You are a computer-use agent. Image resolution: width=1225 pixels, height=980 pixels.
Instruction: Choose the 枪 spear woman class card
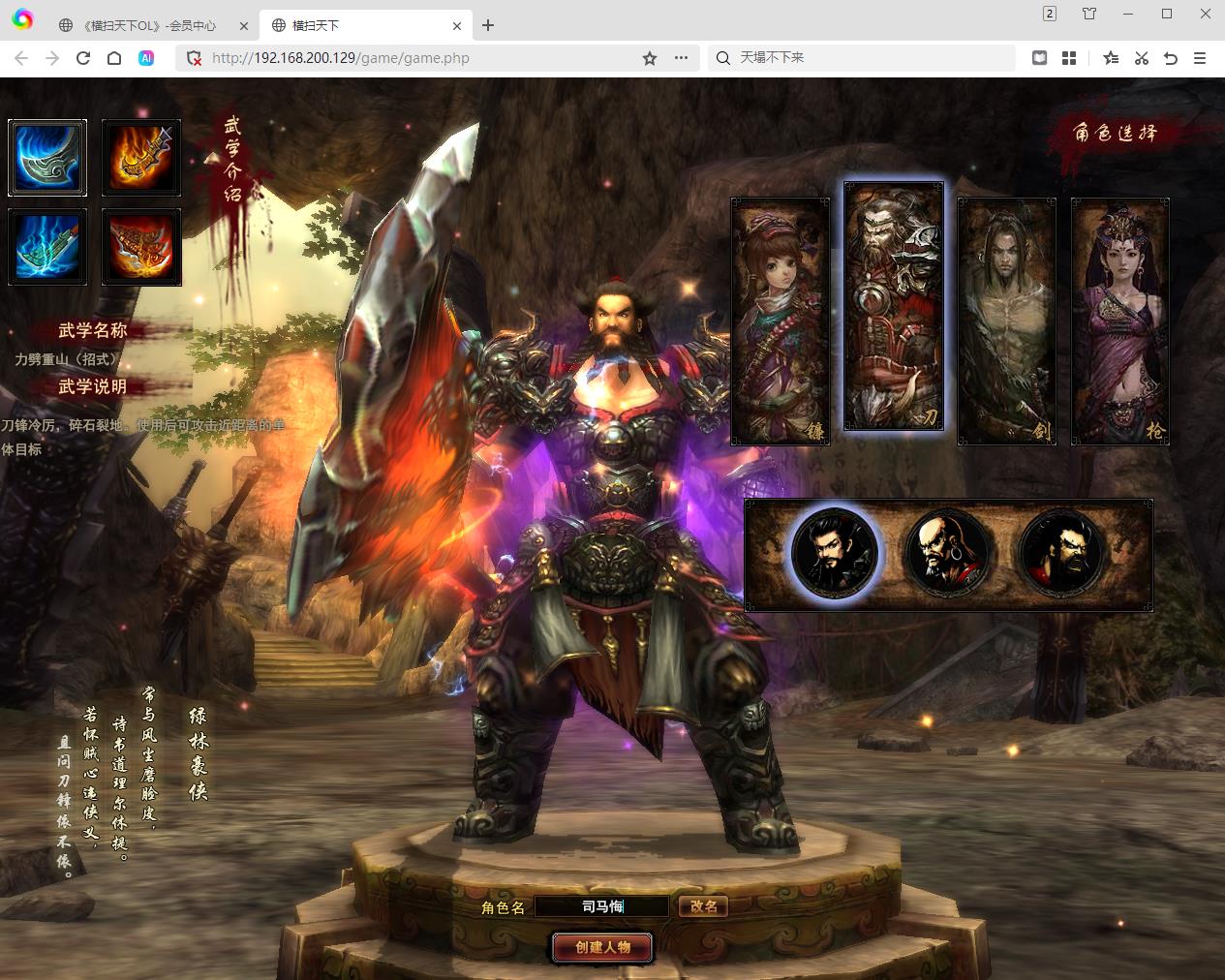click(1119, 322)
